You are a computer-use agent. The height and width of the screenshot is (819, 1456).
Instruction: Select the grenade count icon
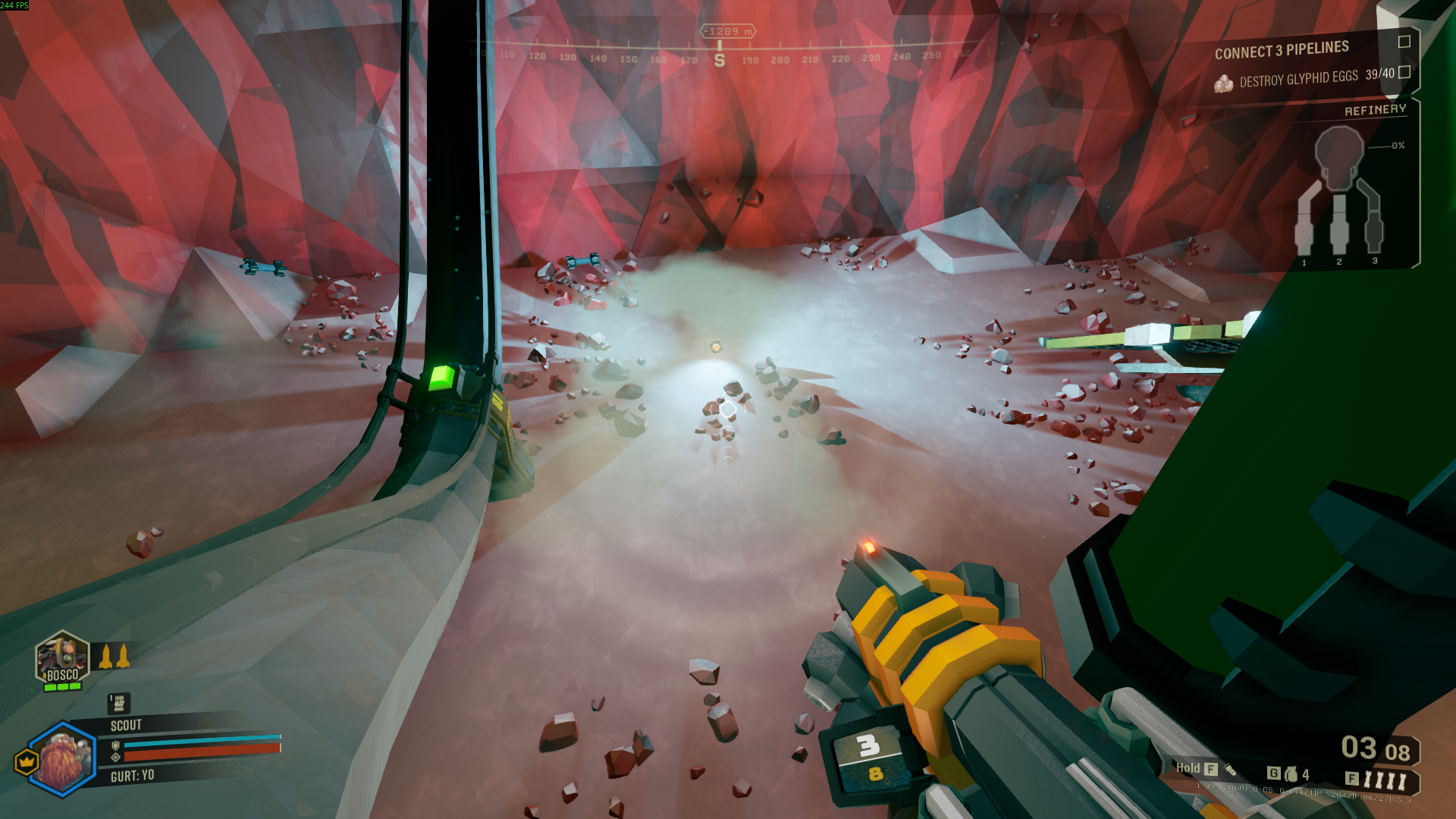click(1291, 774)
